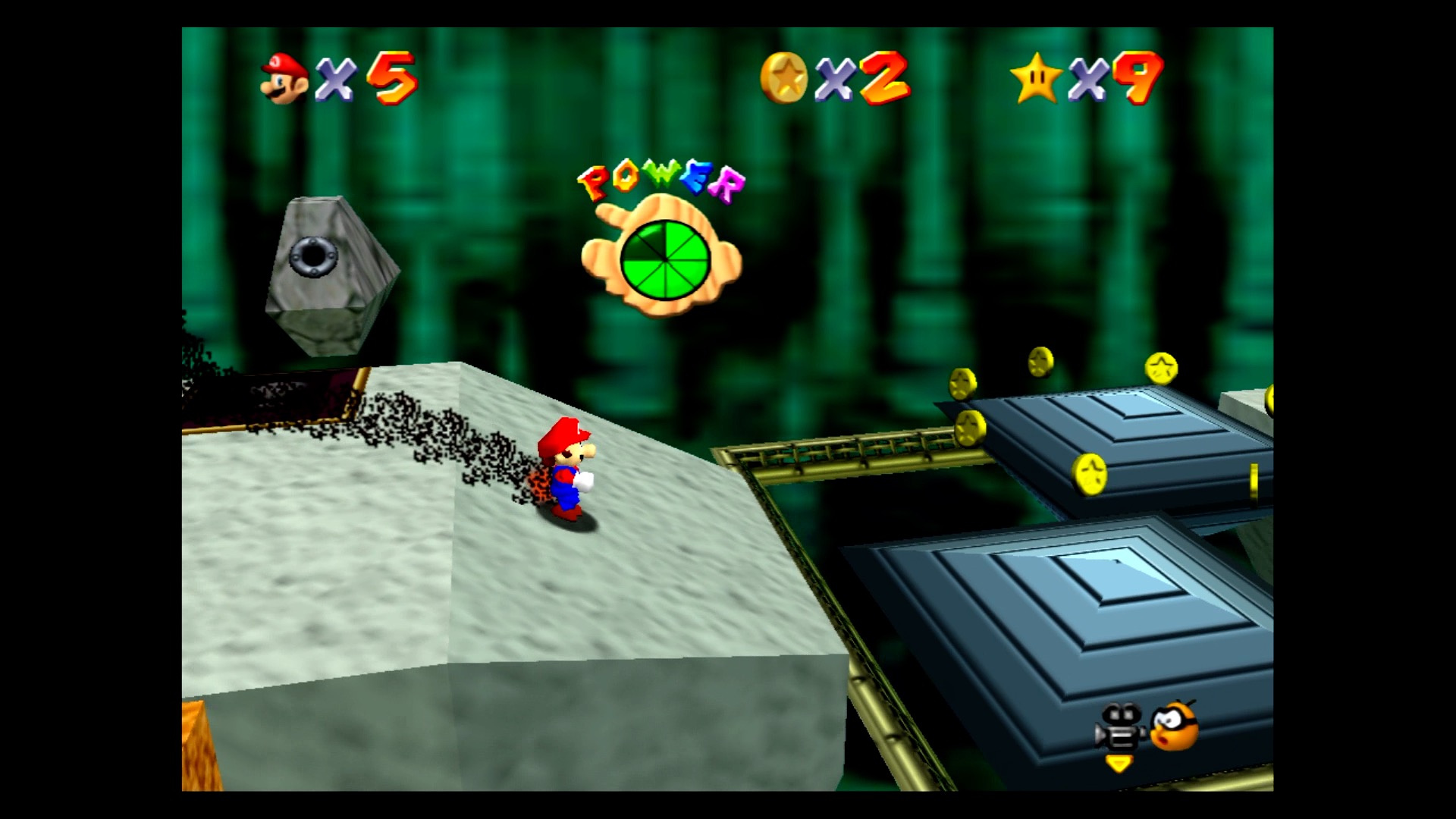The width and height of the screenshot is (1456, 819).
Task: Click the yellow coin counter icon
Action: coord(784,77)
